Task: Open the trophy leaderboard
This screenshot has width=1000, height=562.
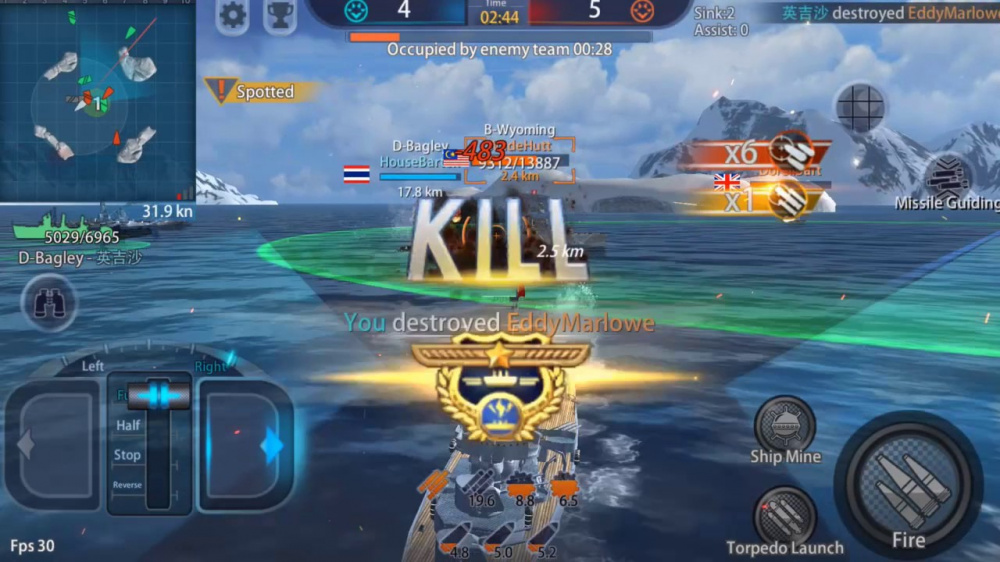Action: coord(280,15)
